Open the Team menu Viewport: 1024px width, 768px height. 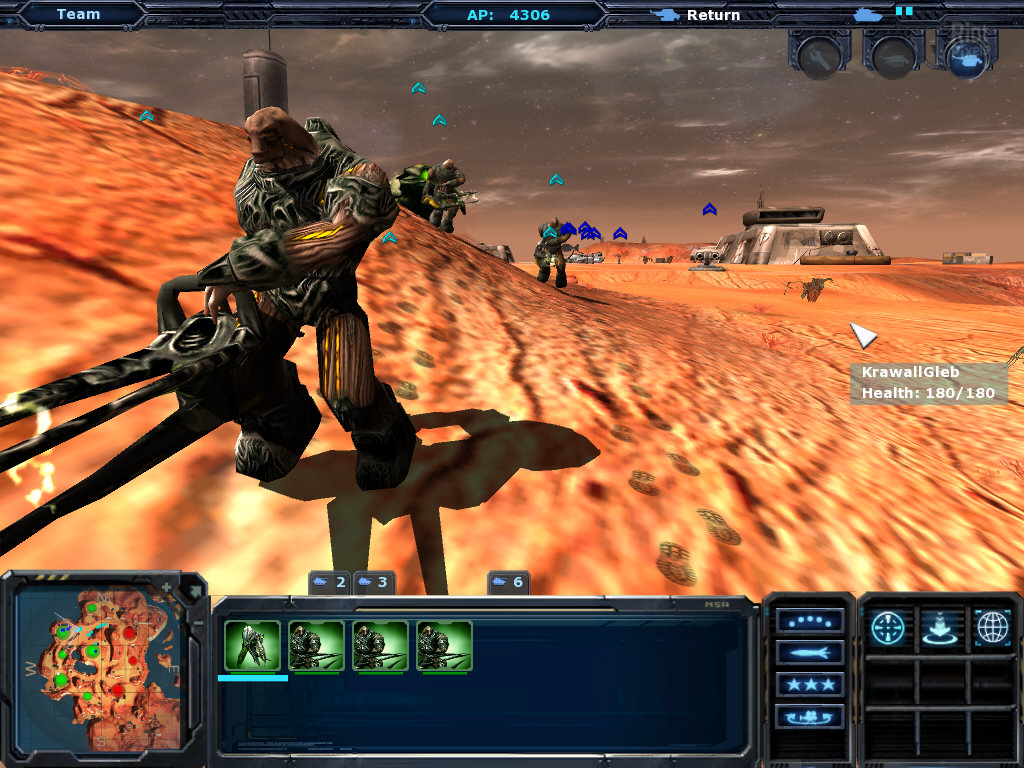pos(78,14)
